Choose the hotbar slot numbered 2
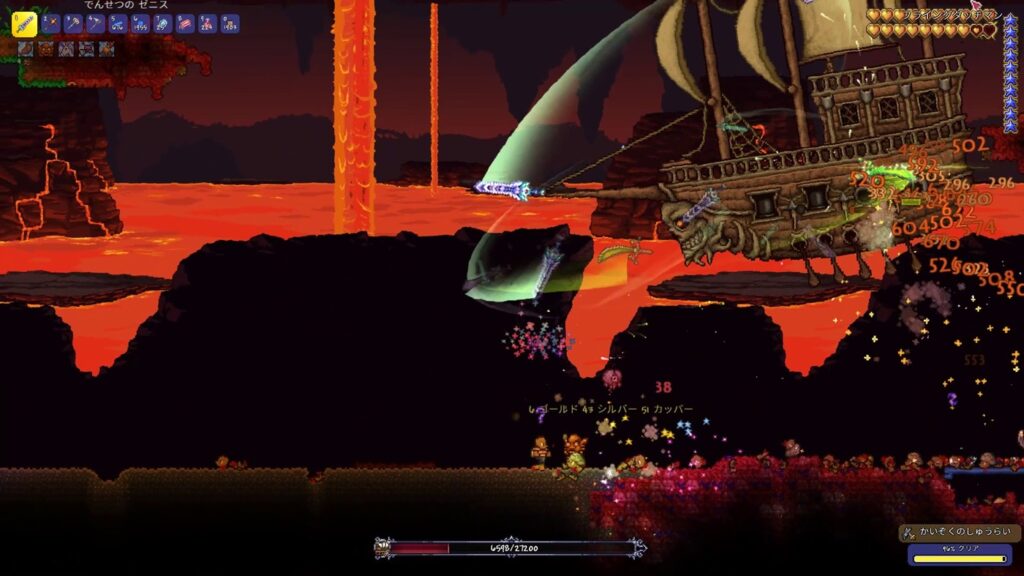The height and width of the screenshot is (576, 1024). click(52, 23)
